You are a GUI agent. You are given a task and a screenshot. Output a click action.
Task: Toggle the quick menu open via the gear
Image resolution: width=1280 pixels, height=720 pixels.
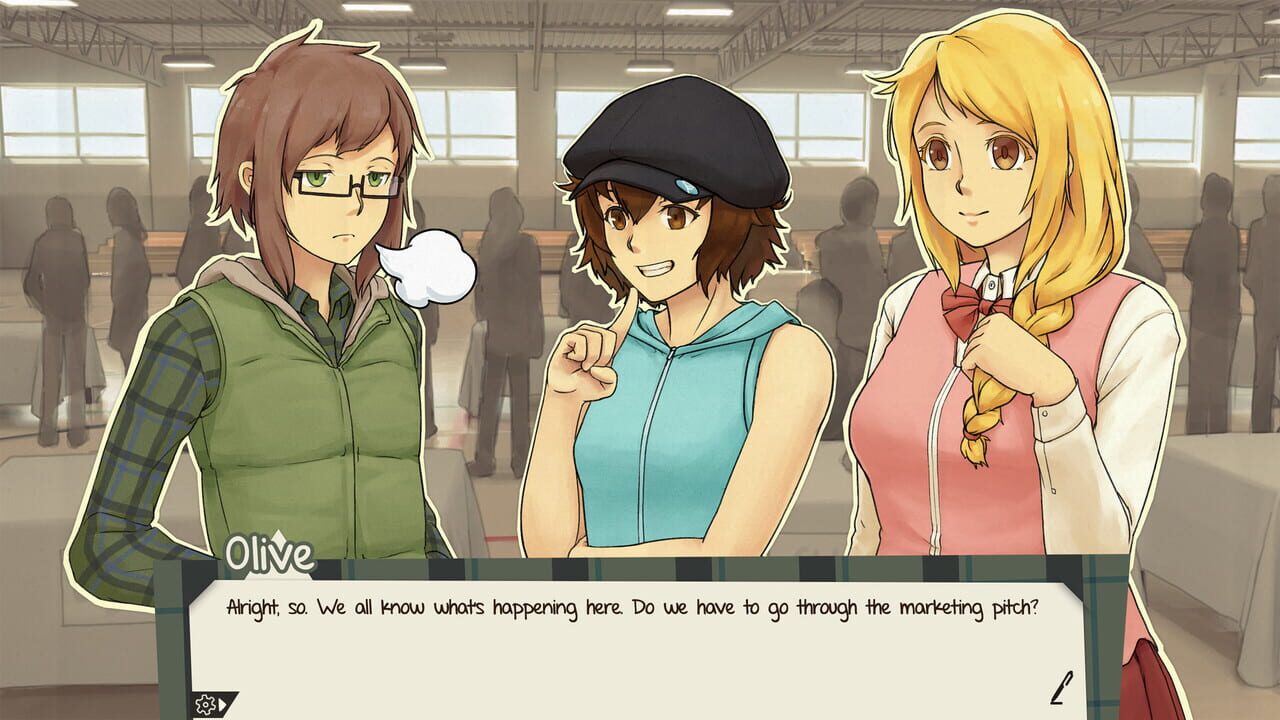[x=203, y=704]
